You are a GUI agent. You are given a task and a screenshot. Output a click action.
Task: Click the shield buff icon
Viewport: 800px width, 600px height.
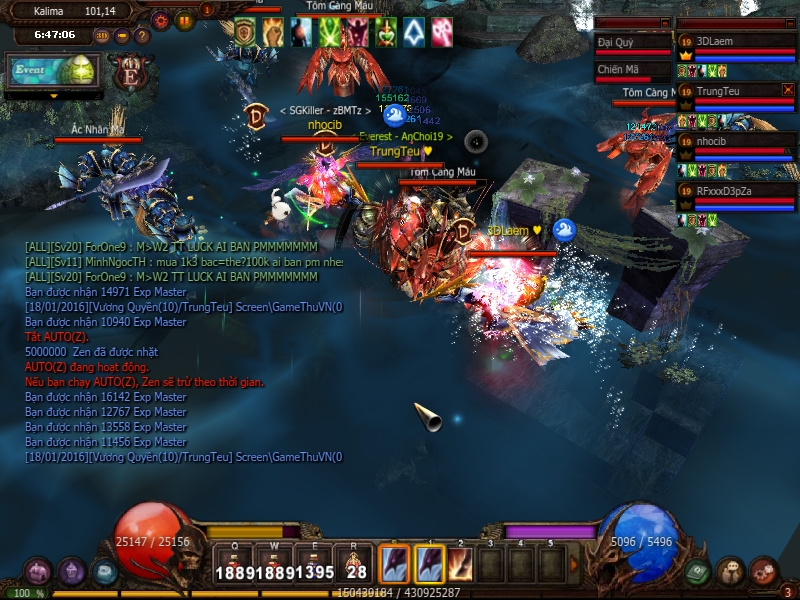(245, 31)
